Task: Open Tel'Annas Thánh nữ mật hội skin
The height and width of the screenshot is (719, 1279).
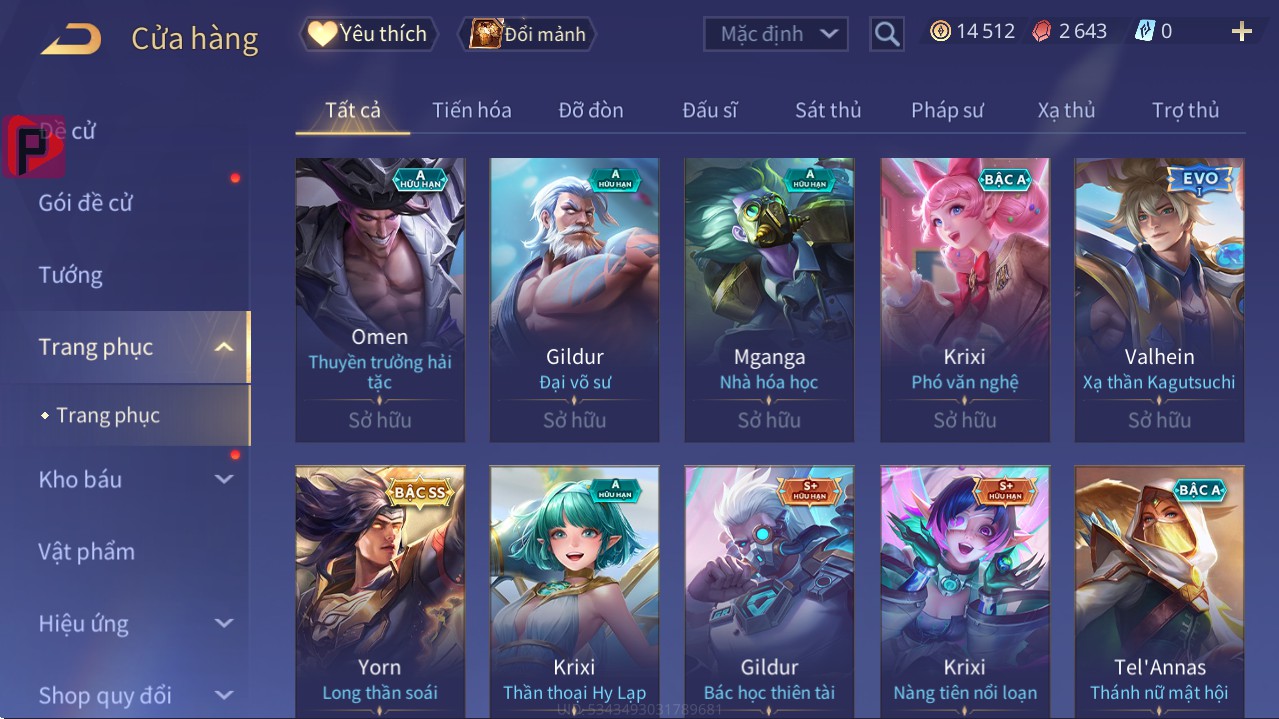Action: [x=1159, y=590]
